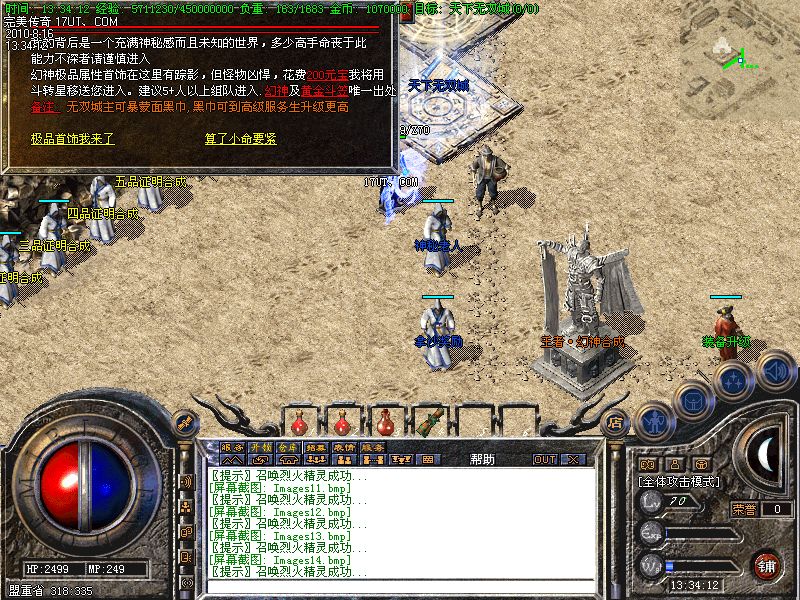This screenshot has width=800, height=600.
Task: Open the 仓库 warehouse tab
Action: pyautogui.click(x=288, y=447)
